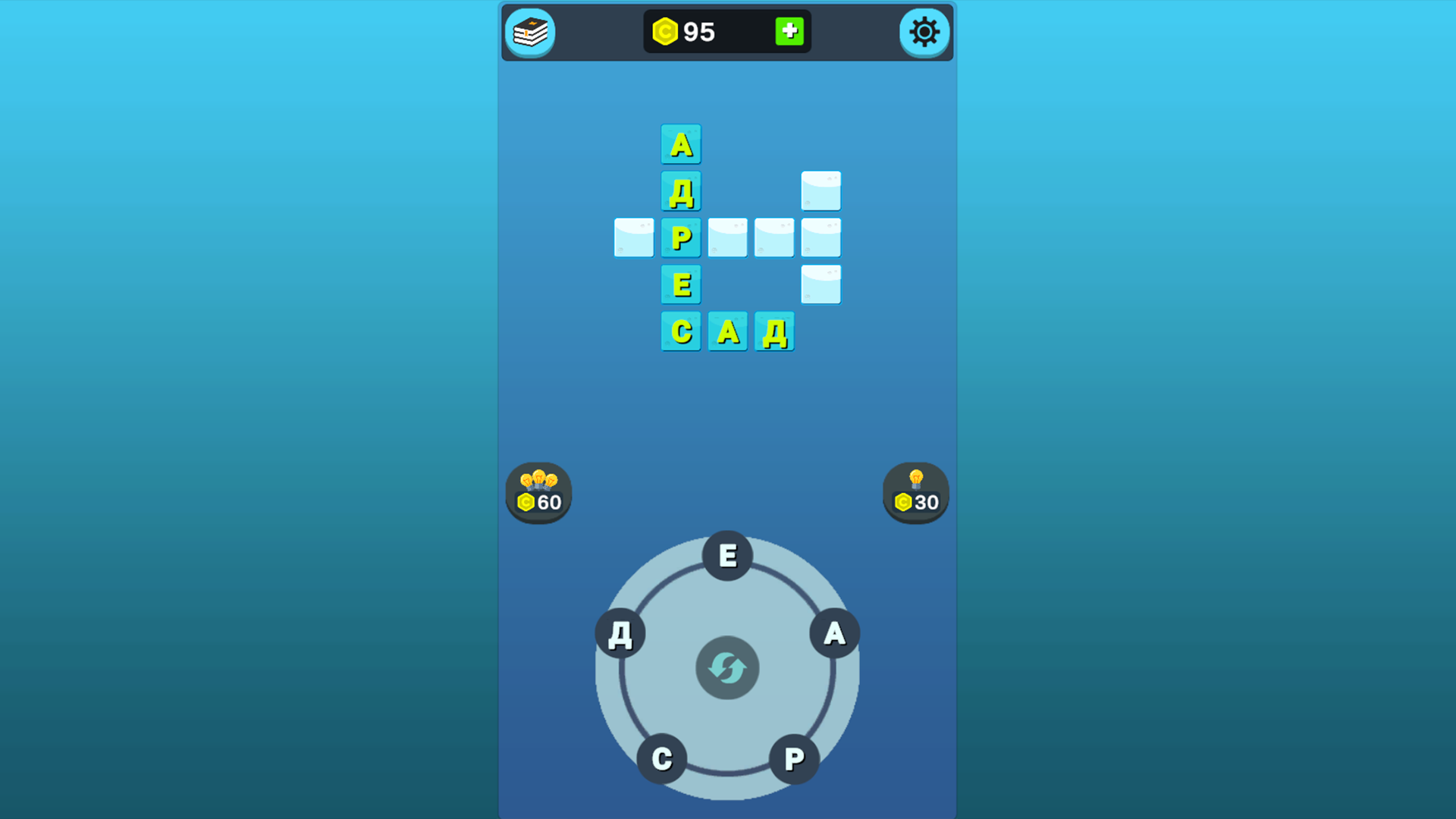Select letter Д on the wheel
This screenshot has width=1456, height=819.
[620, 634]
